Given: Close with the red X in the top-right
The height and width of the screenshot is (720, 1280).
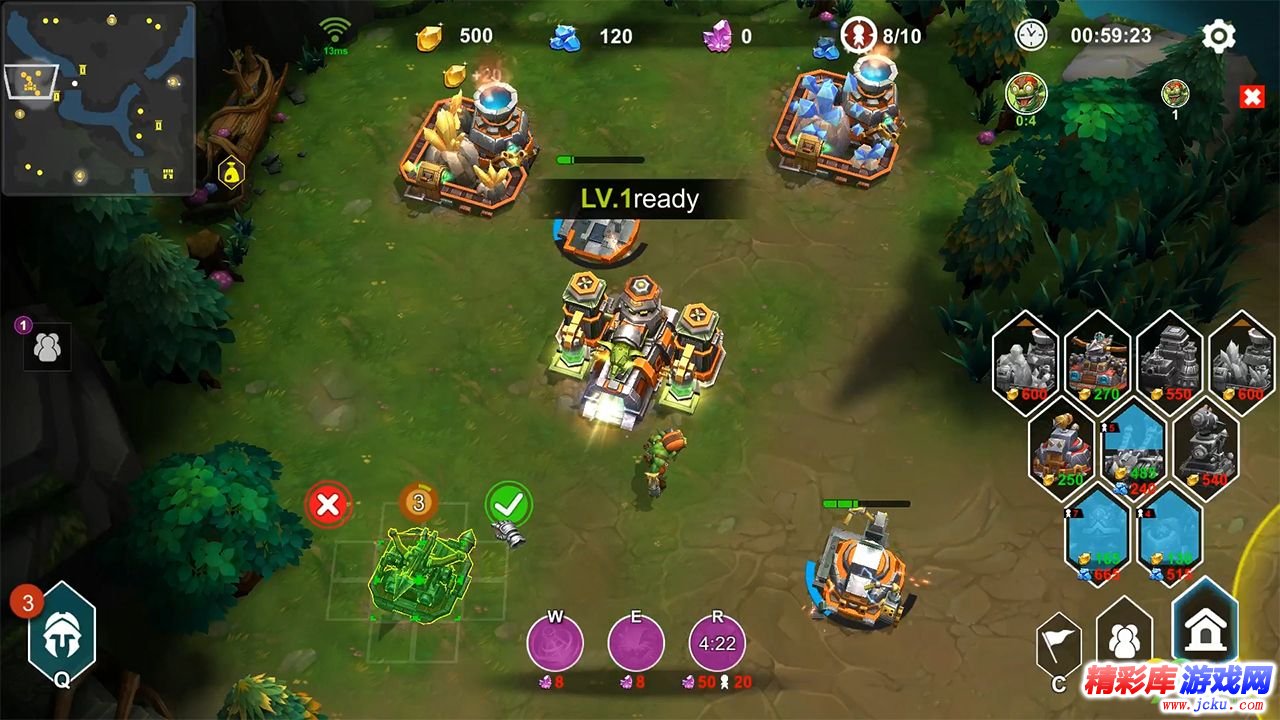Looking at the screenshot, I should coord(1251,96).
